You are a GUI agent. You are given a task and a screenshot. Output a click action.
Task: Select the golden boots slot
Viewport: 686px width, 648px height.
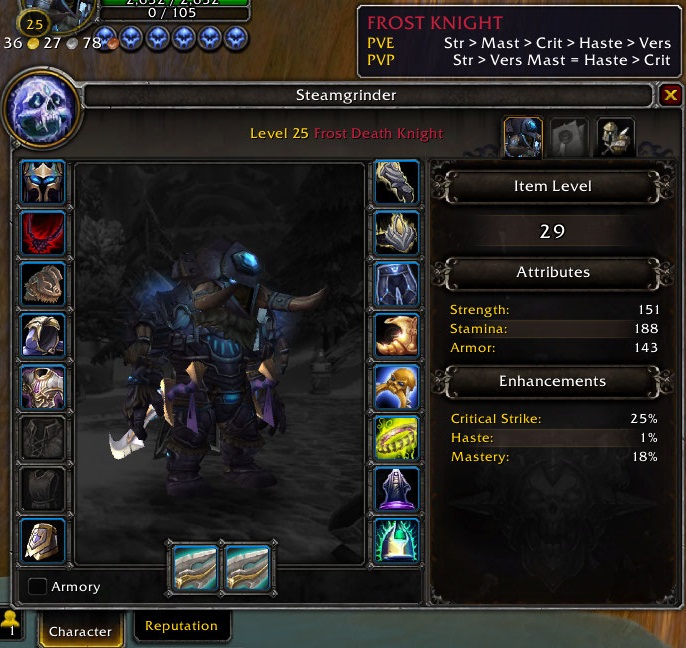(397, 336)
